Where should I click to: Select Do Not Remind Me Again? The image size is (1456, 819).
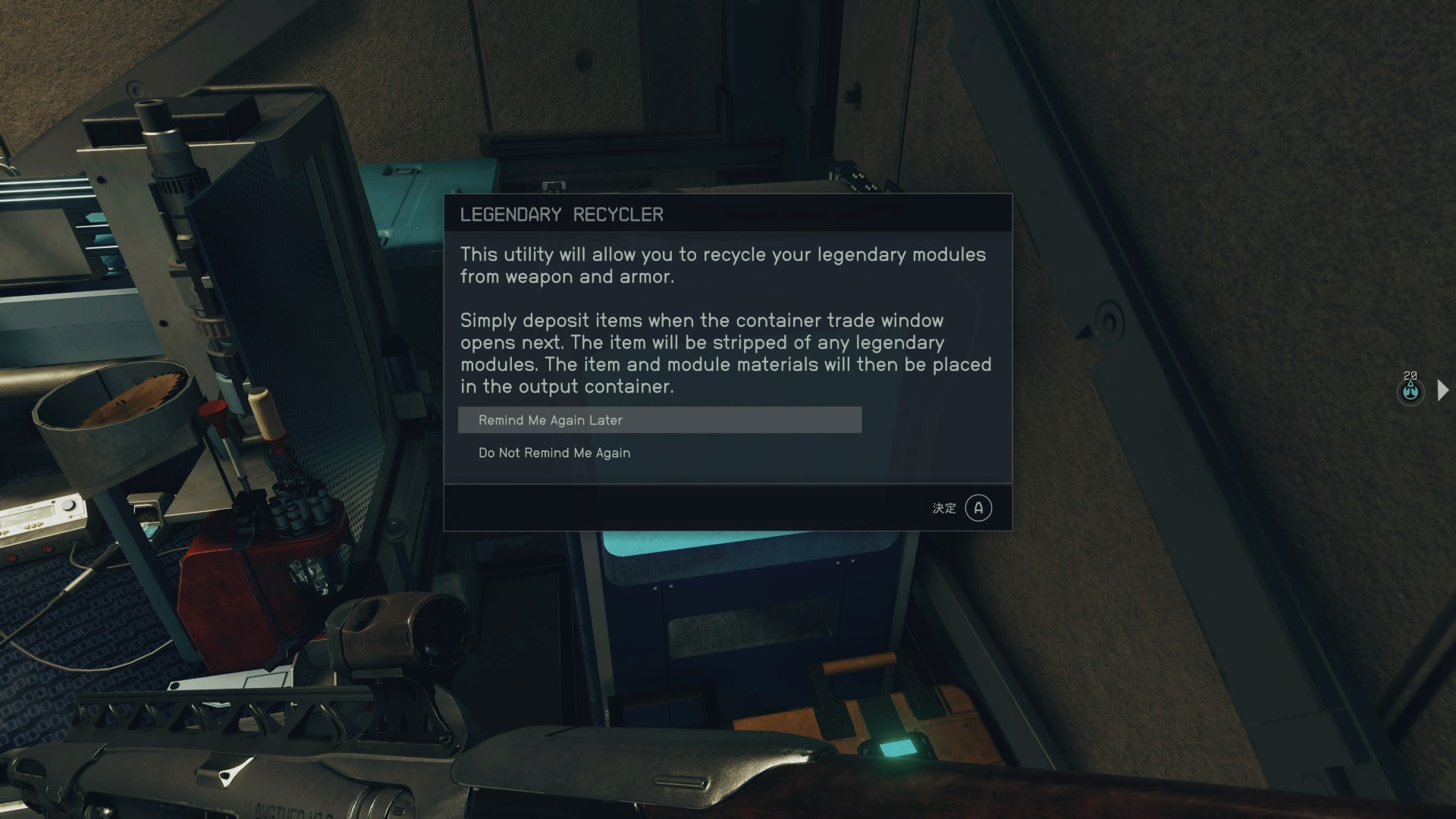pos(554,453)
